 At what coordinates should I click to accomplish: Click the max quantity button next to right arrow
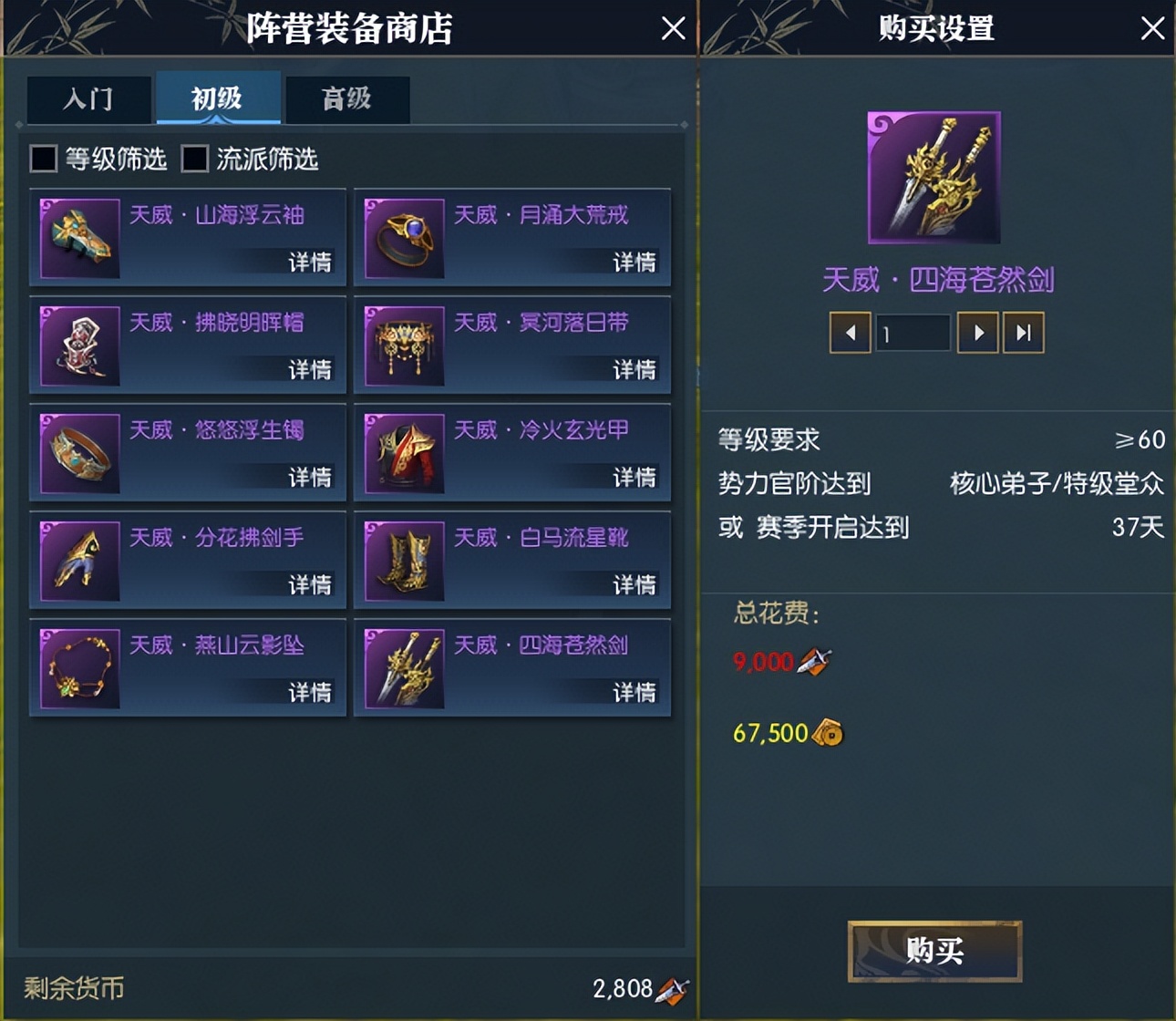pyautogui.click(x=1023, y=332)
